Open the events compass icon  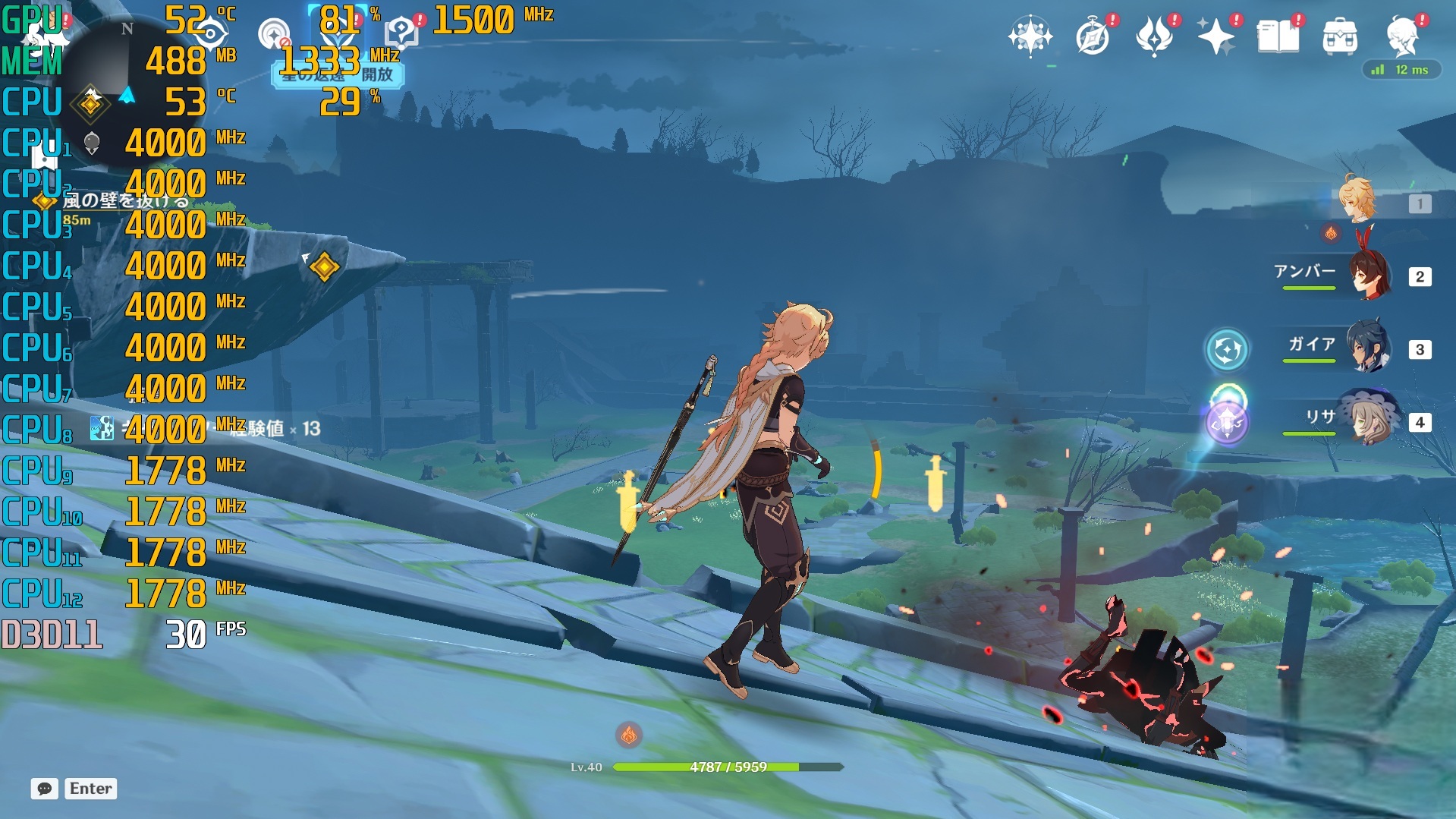point(1093,36)
